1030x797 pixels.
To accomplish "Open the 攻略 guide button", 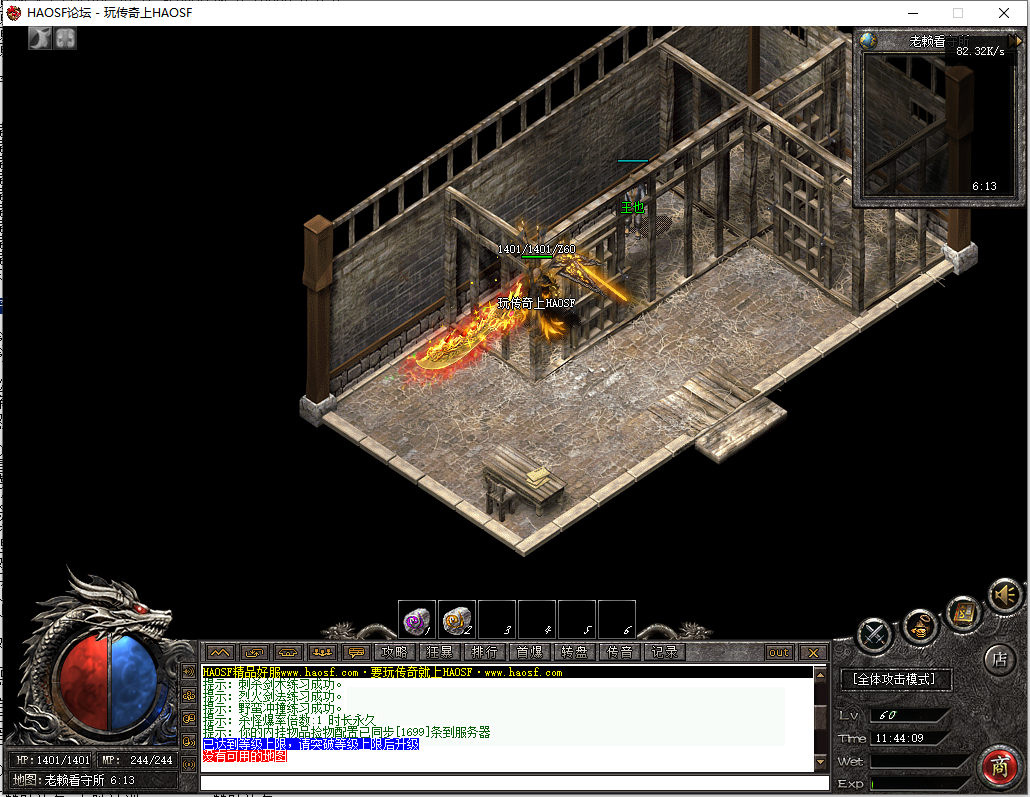I will click(394, 652).
